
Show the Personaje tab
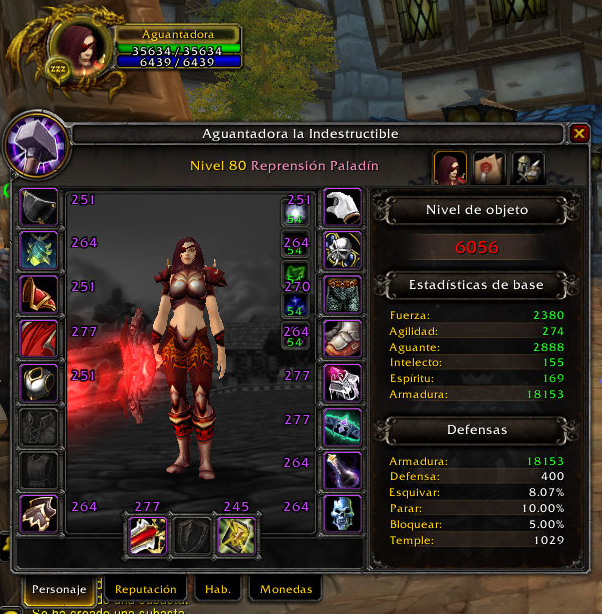point(56,589)
